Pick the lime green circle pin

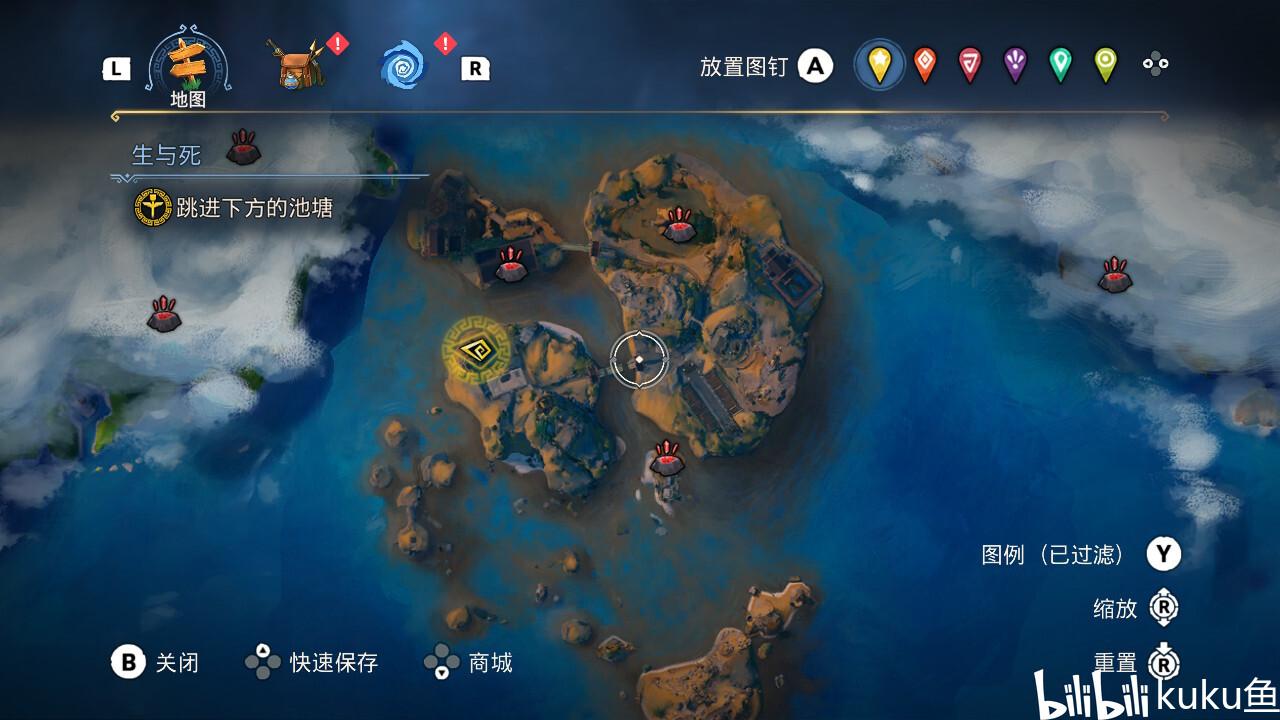[1105, 65]
